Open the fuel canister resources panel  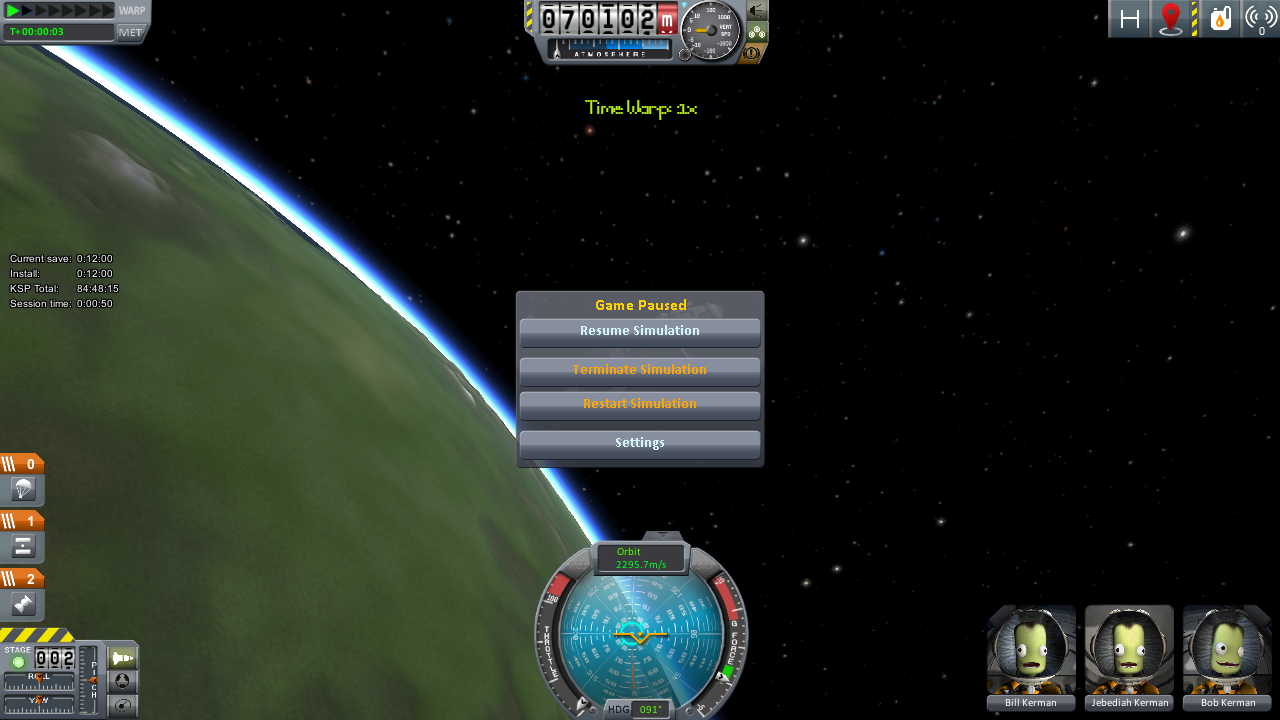pos(1220,19)
